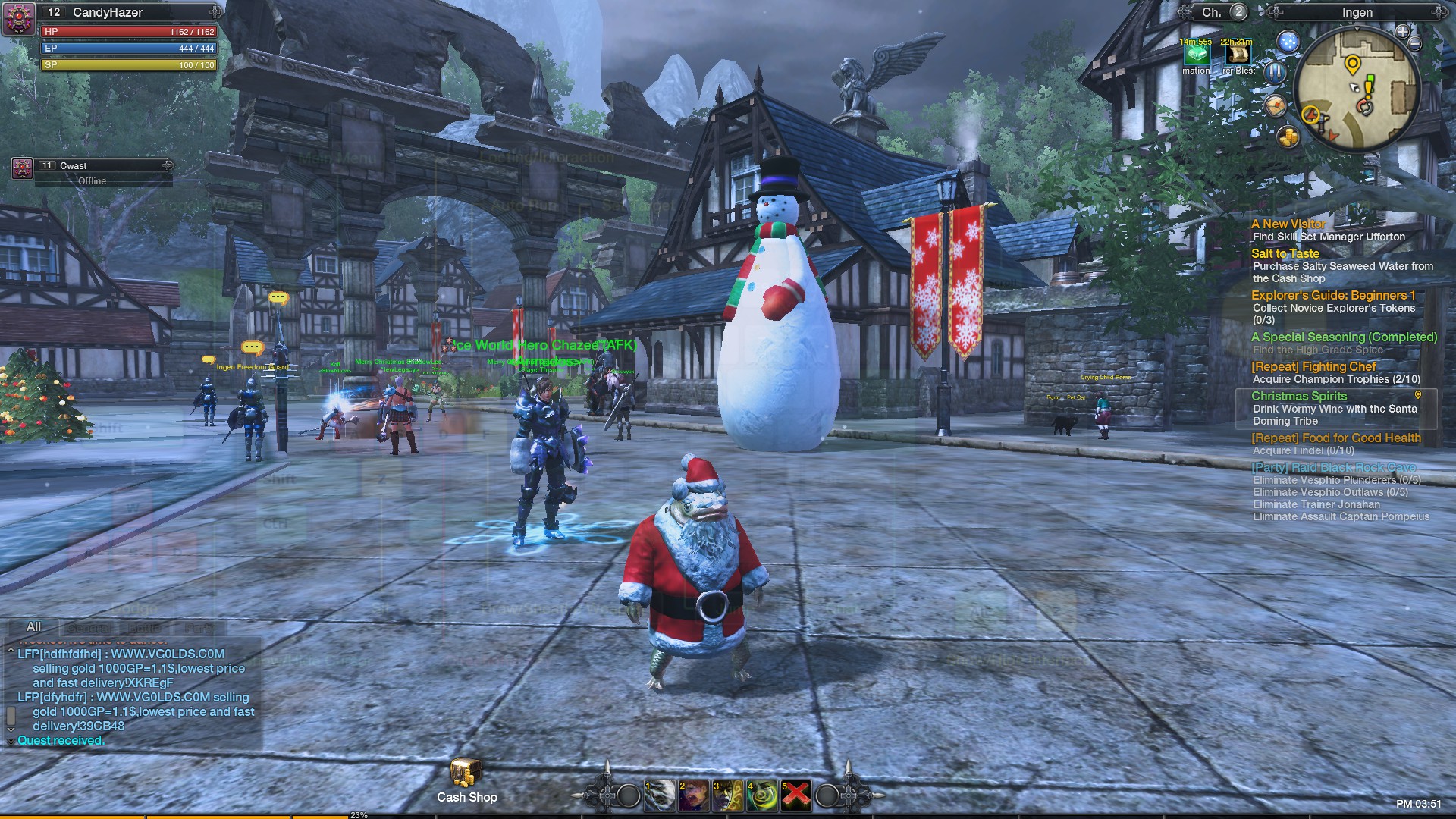The height and width of the screenshot is (819, 1456).
Task: Click the red X skill in slot 5
Action: coord(796,795)
